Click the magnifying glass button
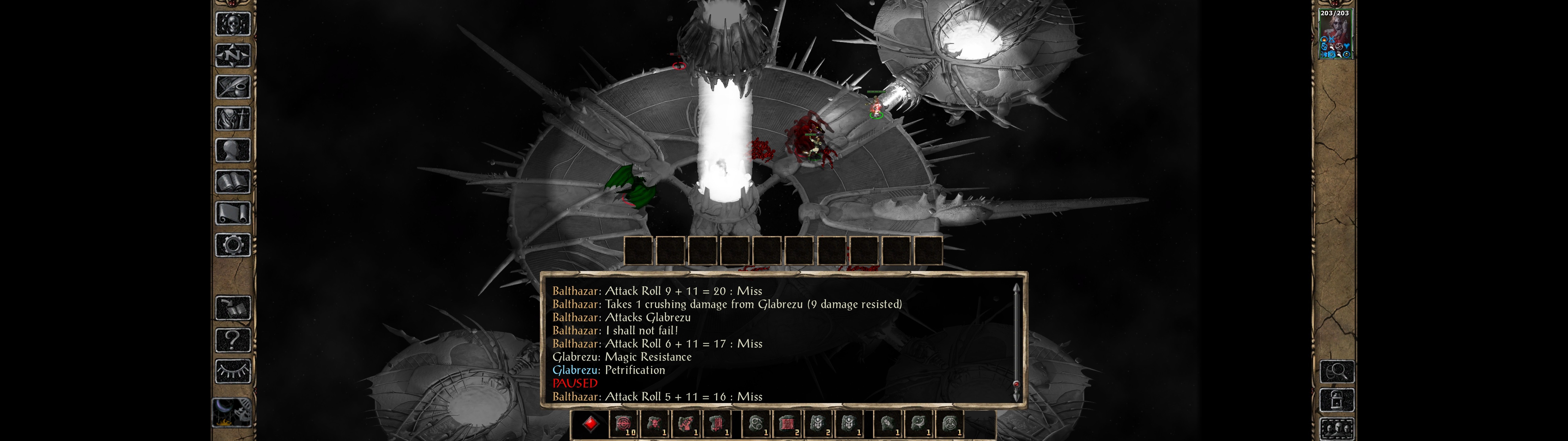The width and height of the screenshot is (1568, 441). coord(1337,371)
